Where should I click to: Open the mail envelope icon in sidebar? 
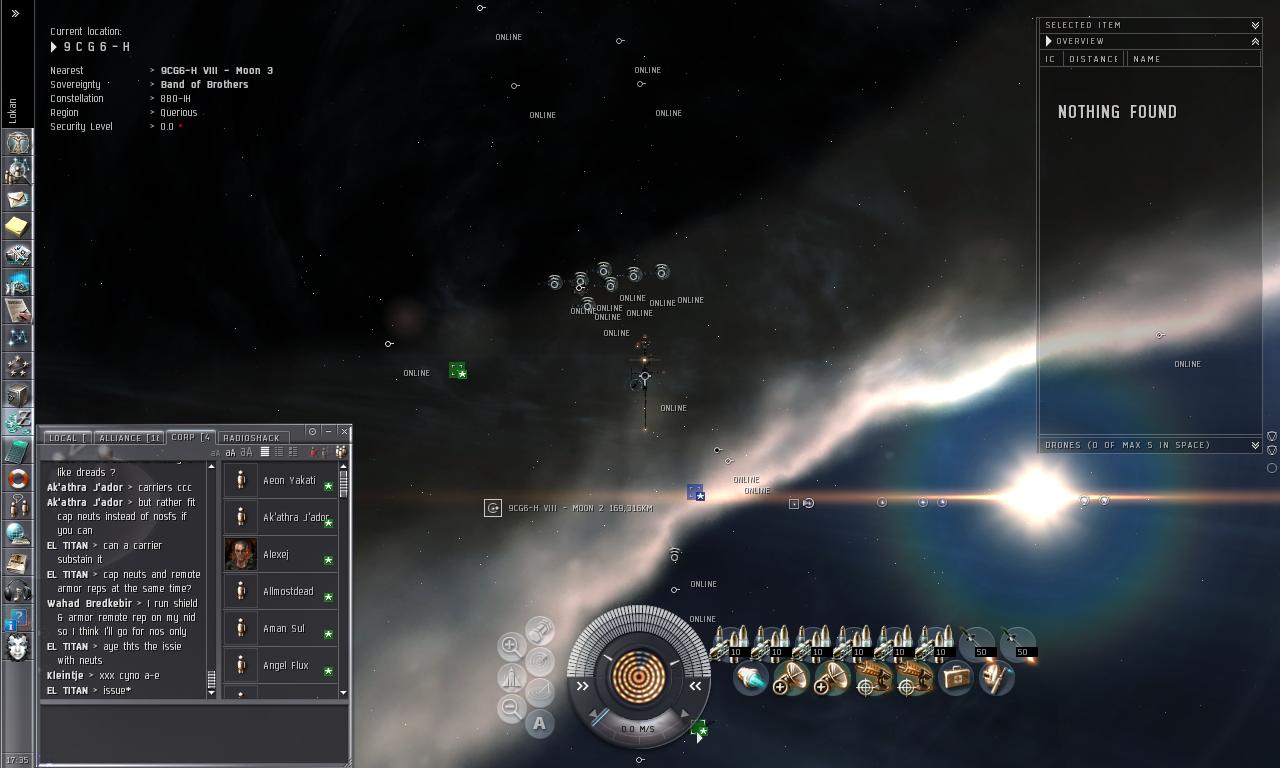[x=18, y=199]
